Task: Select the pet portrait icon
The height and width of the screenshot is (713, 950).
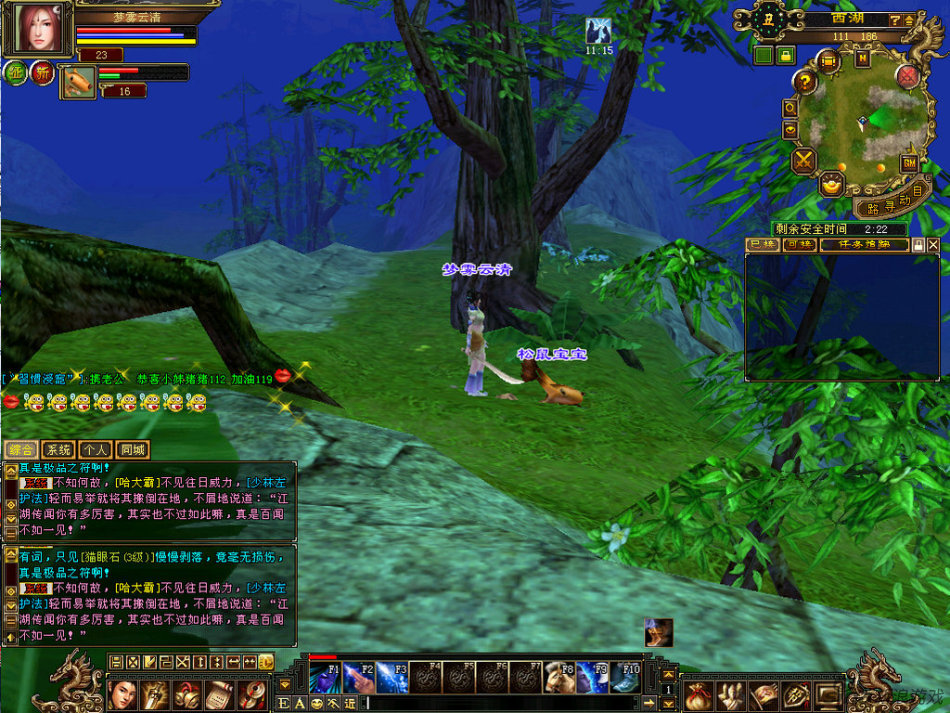Action: pos(77,83)
